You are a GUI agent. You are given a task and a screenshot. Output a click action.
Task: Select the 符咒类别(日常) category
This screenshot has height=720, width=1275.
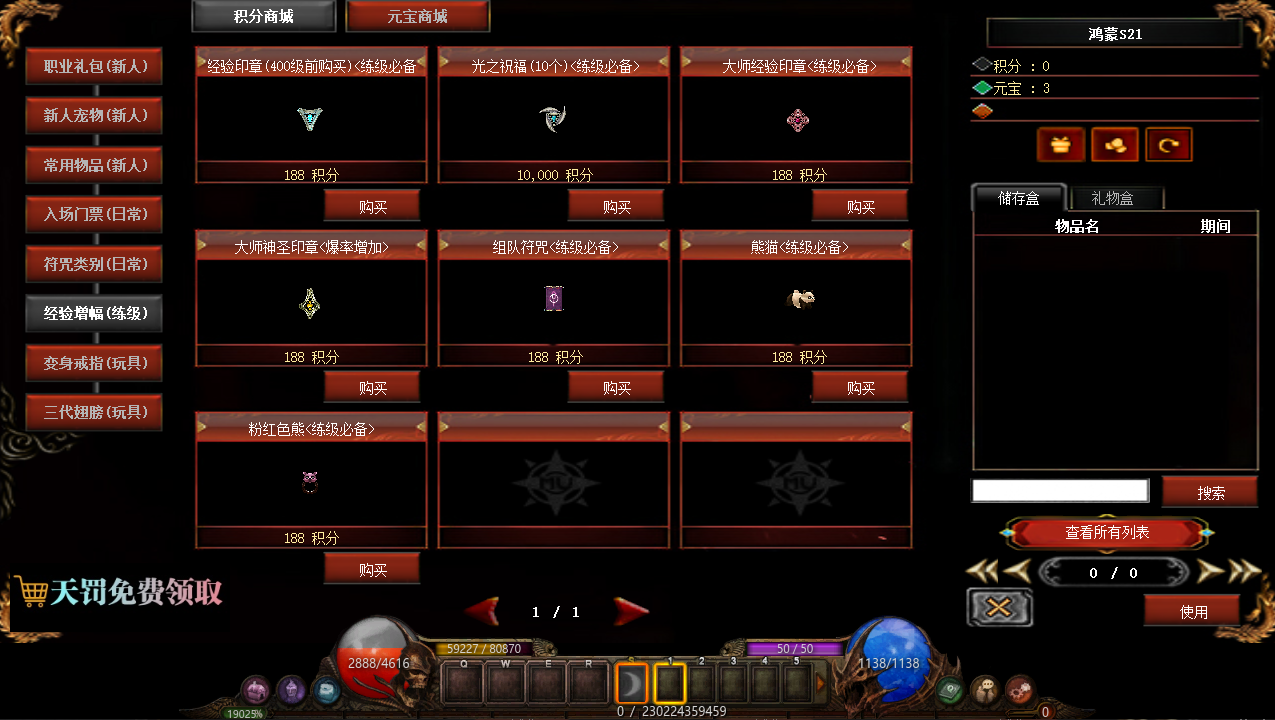click(x=95, y=265)
